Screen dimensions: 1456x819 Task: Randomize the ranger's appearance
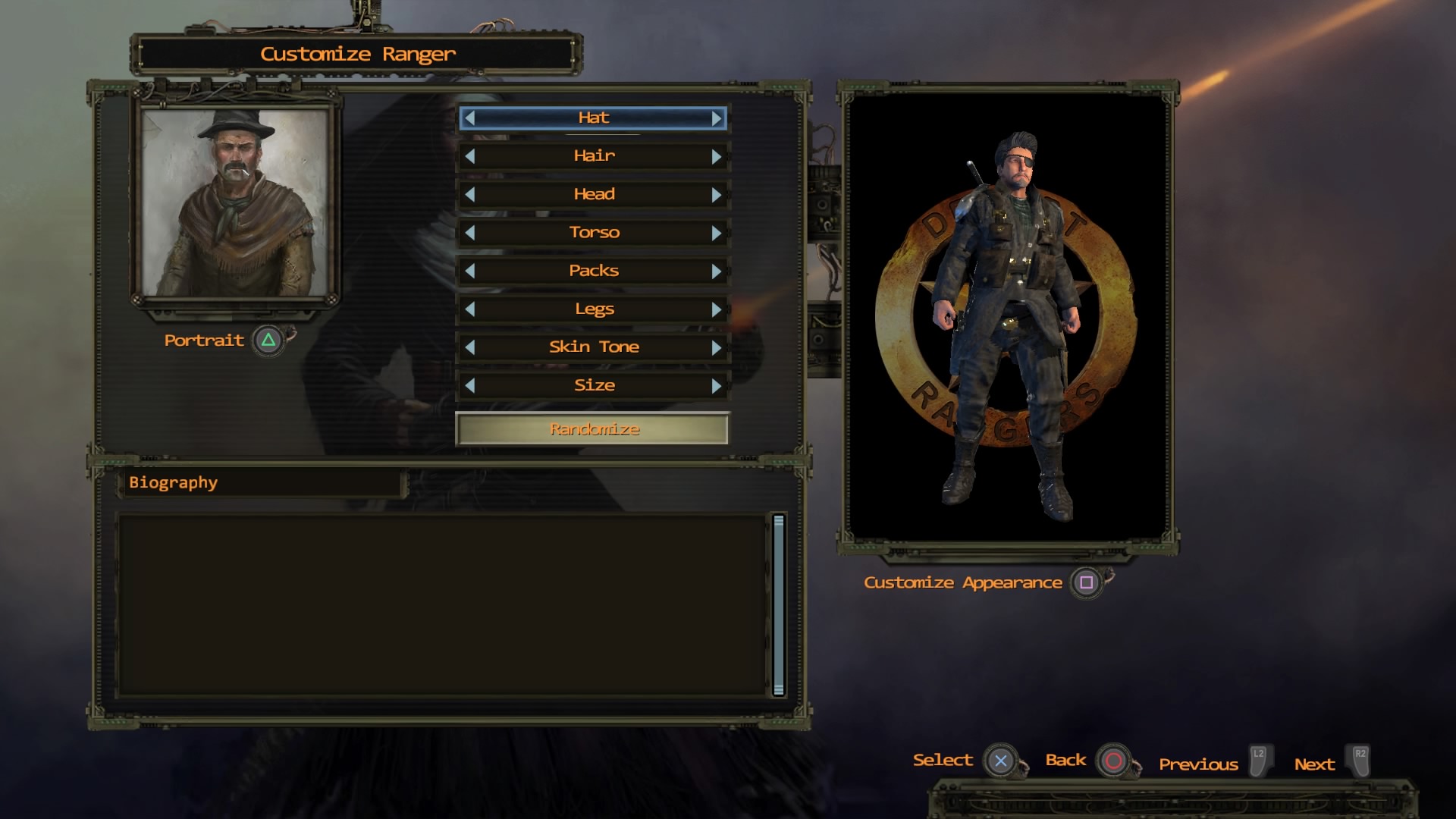(593, 429)
